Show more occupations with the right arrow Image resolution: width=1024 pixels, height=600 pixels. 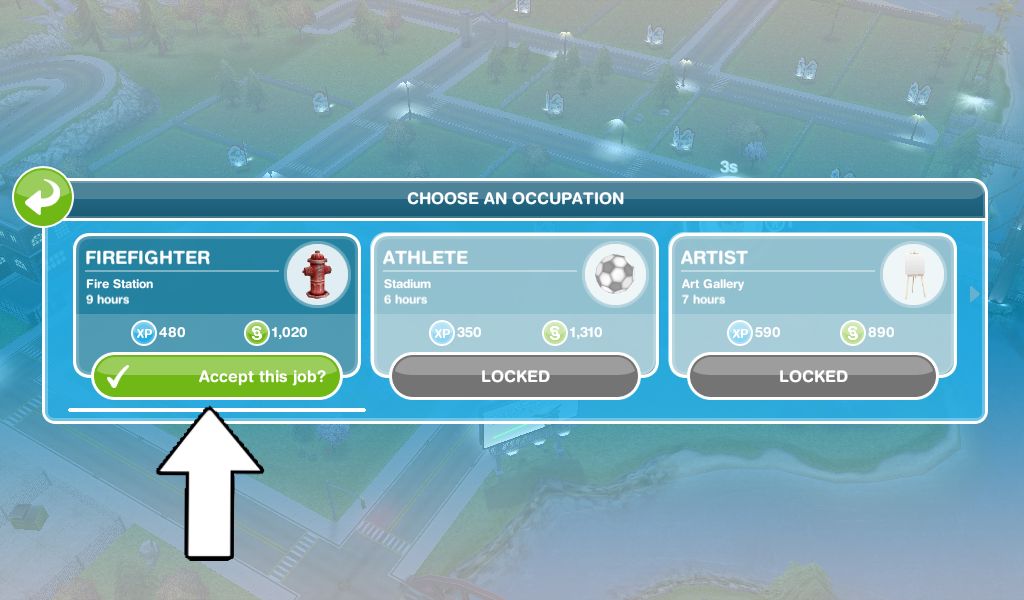click(975, 294)
